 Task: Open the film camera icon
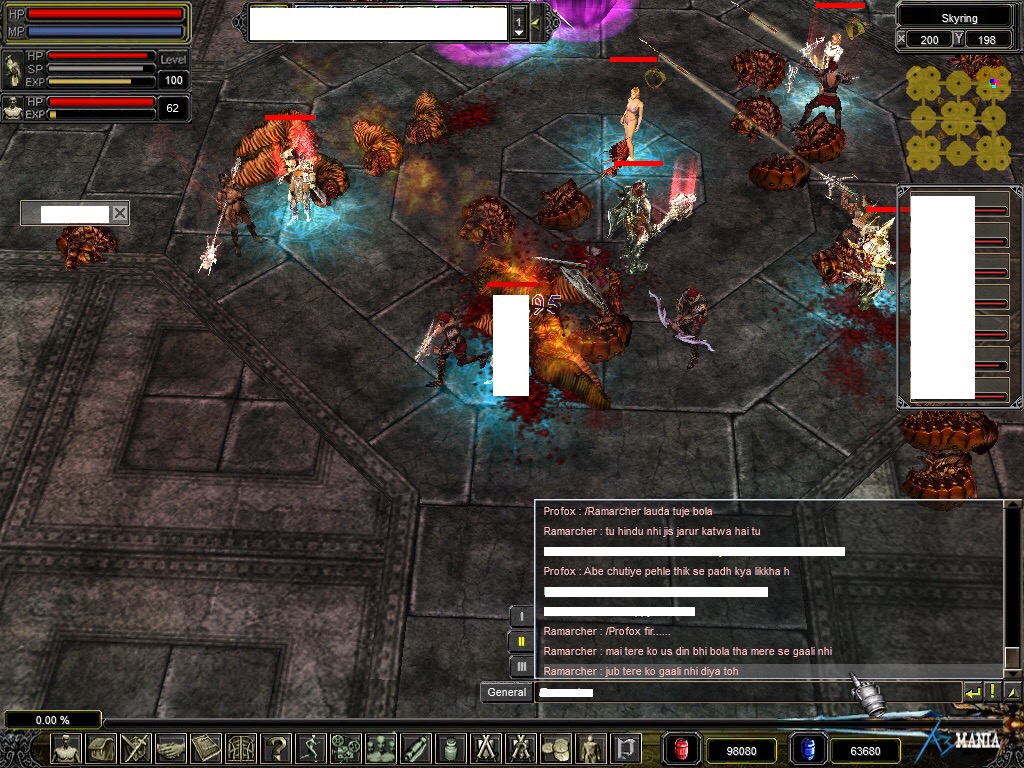pos(345,748)
